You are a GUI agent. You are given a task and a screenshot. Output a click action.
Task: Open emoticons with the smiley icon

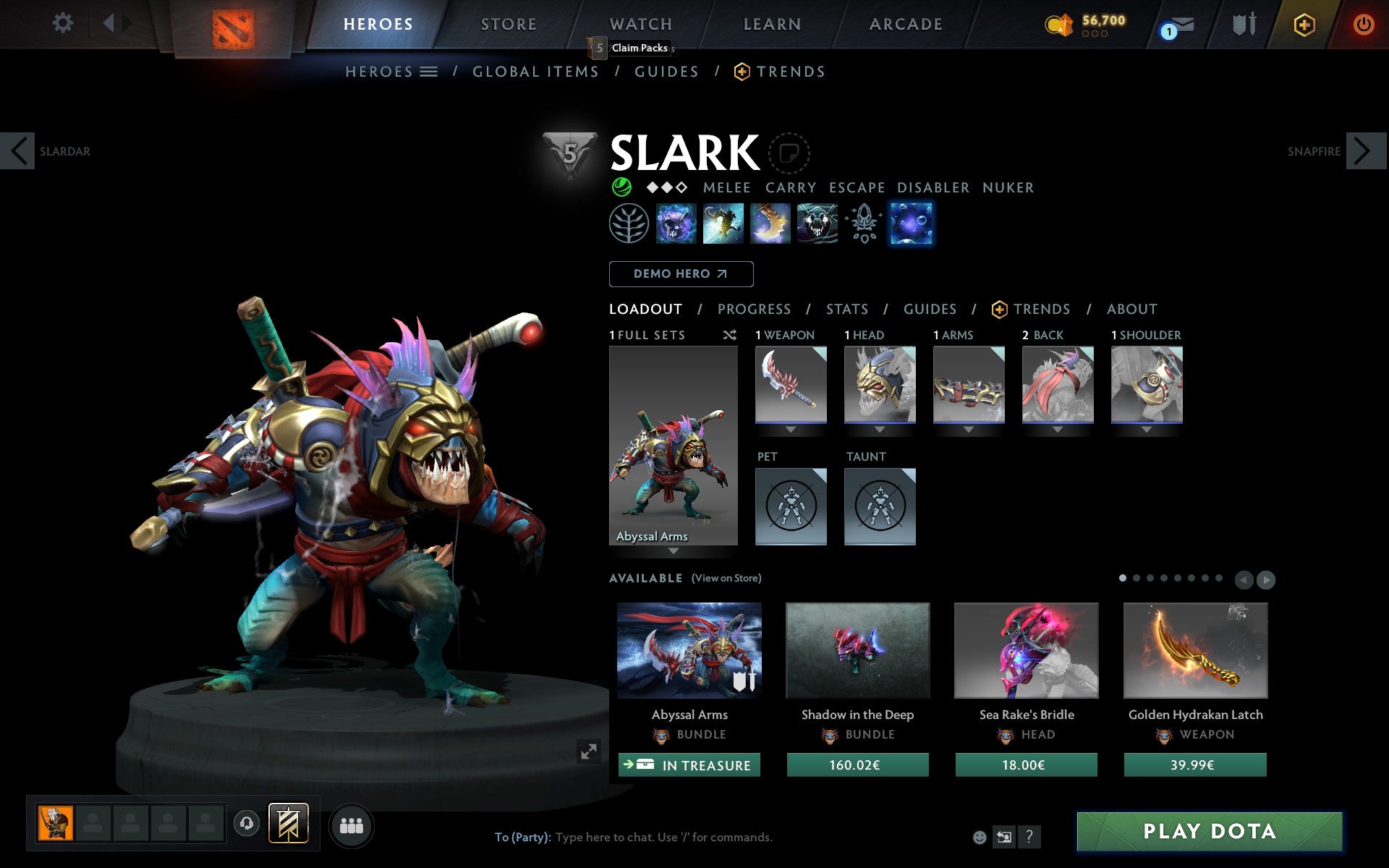981,838
